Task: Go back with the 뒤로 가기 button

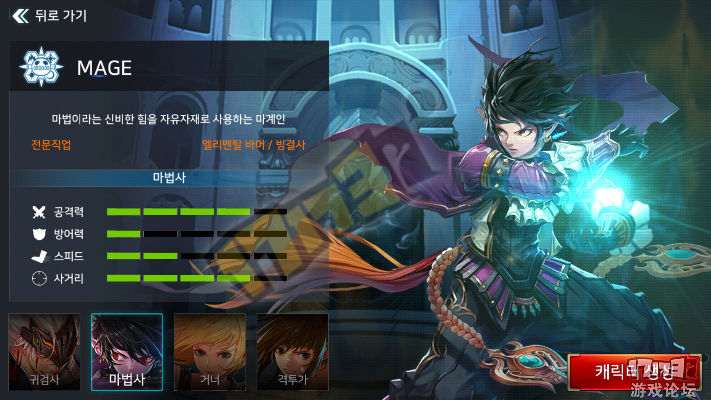Action: tap(50, 16)
